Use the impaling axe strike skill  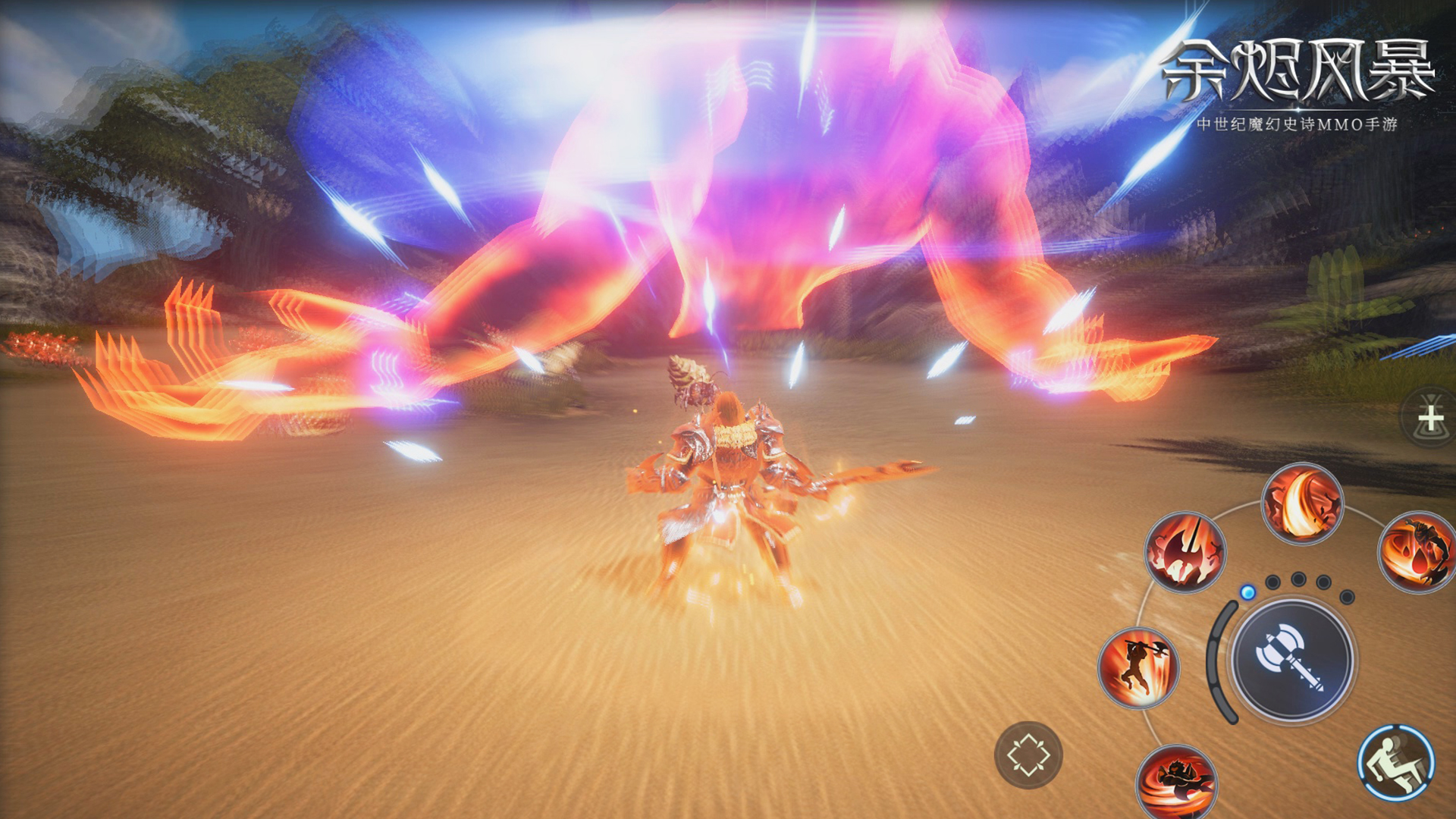[1185, 552]
